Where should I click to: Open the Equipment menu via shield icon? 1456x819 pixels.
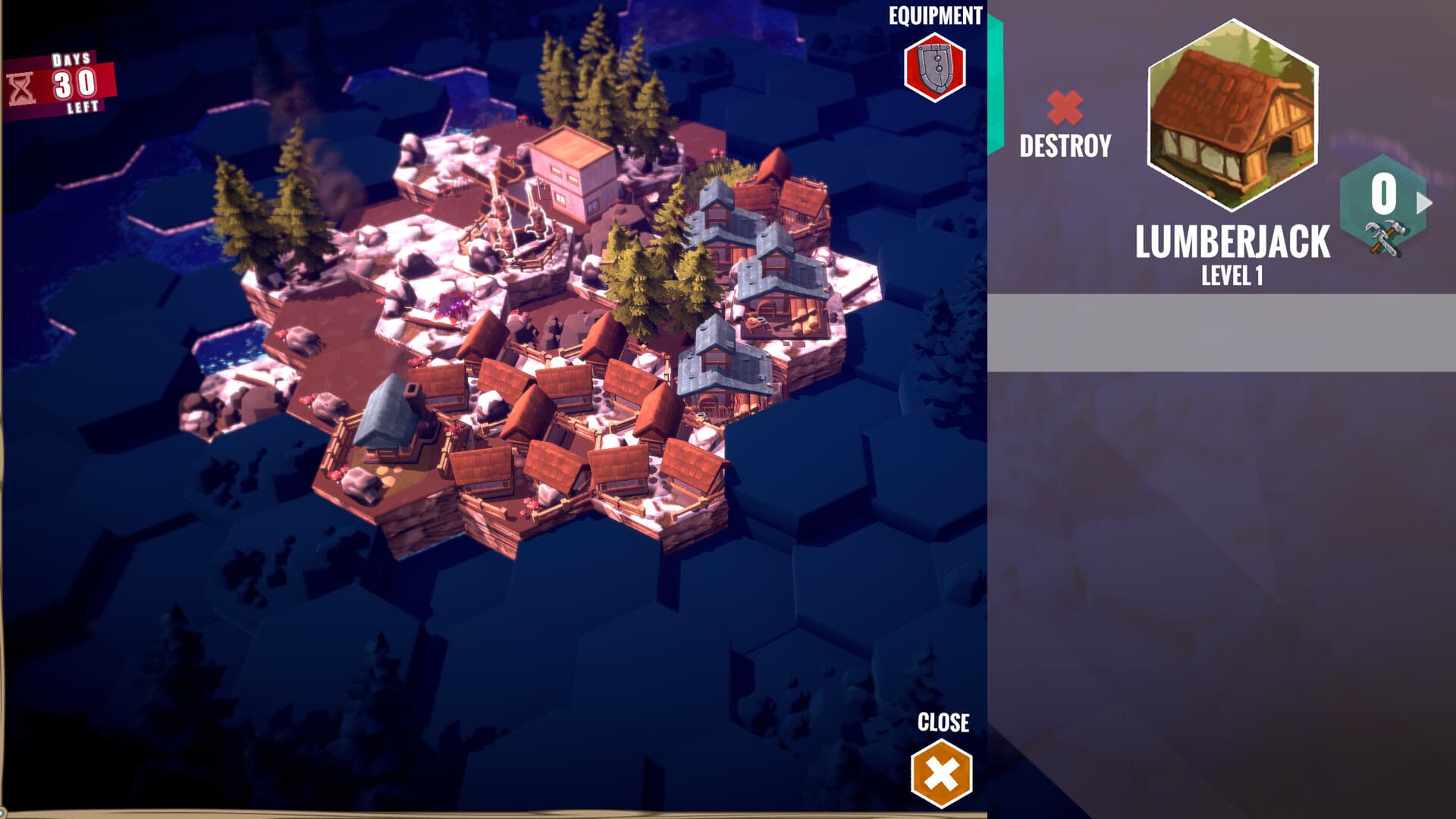coord(934,67)
